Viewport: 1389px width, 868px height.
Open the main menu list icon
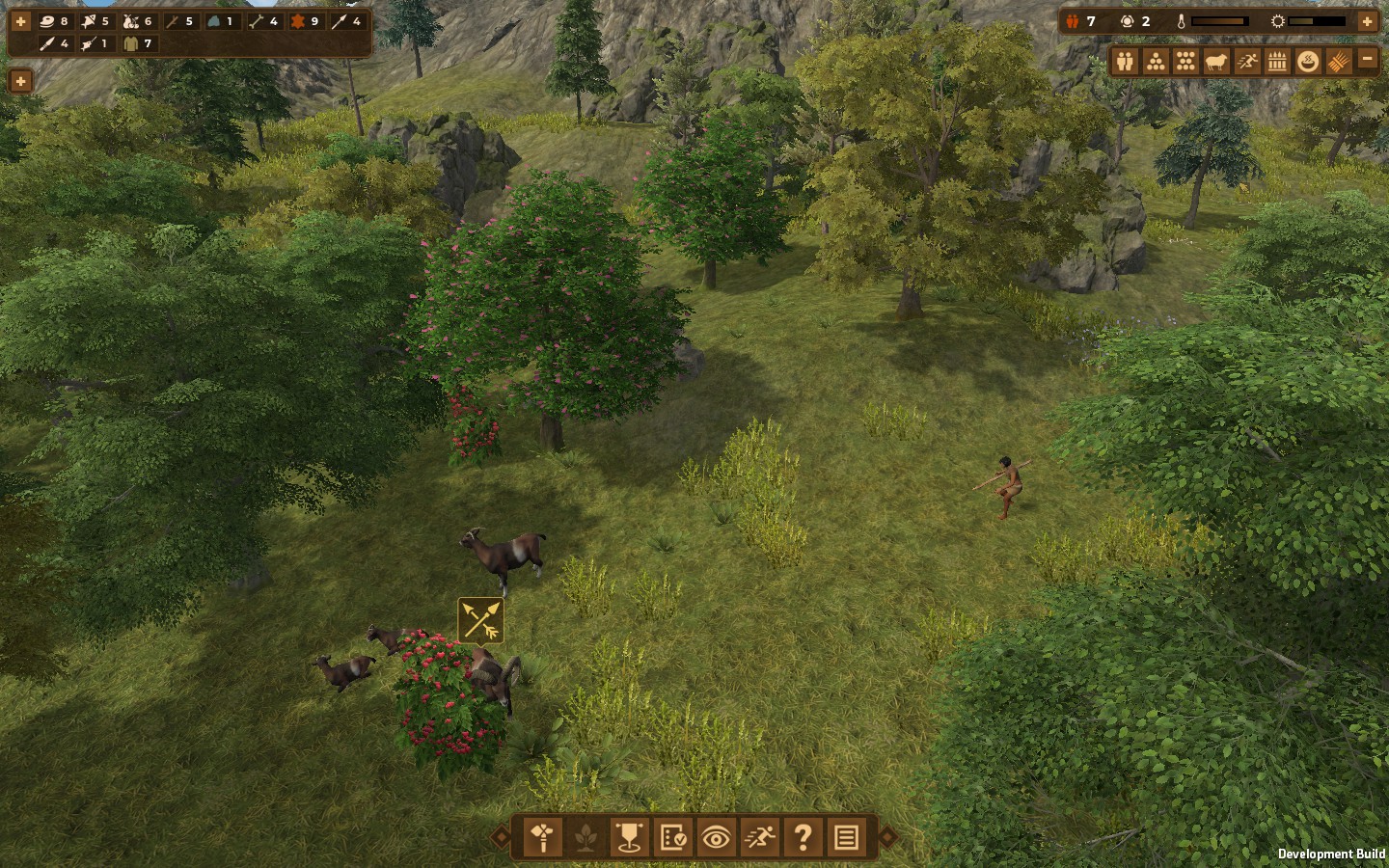click(846, 837)
